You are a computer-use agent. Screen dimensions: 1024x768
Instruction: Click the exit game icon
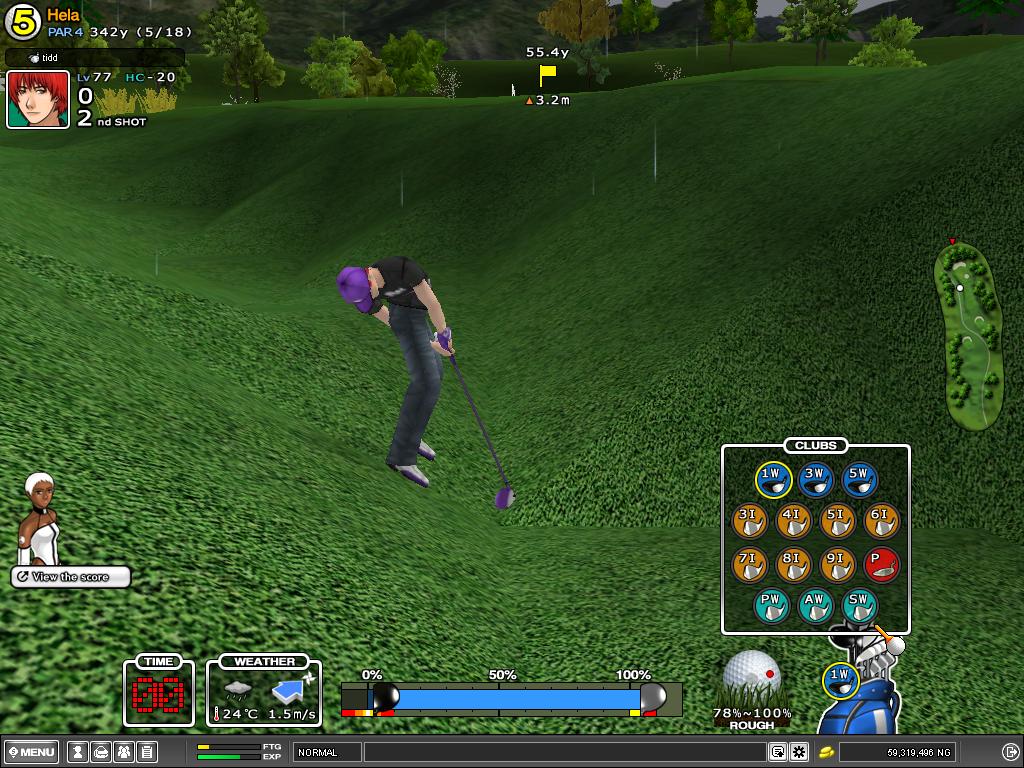[1010, 752]
